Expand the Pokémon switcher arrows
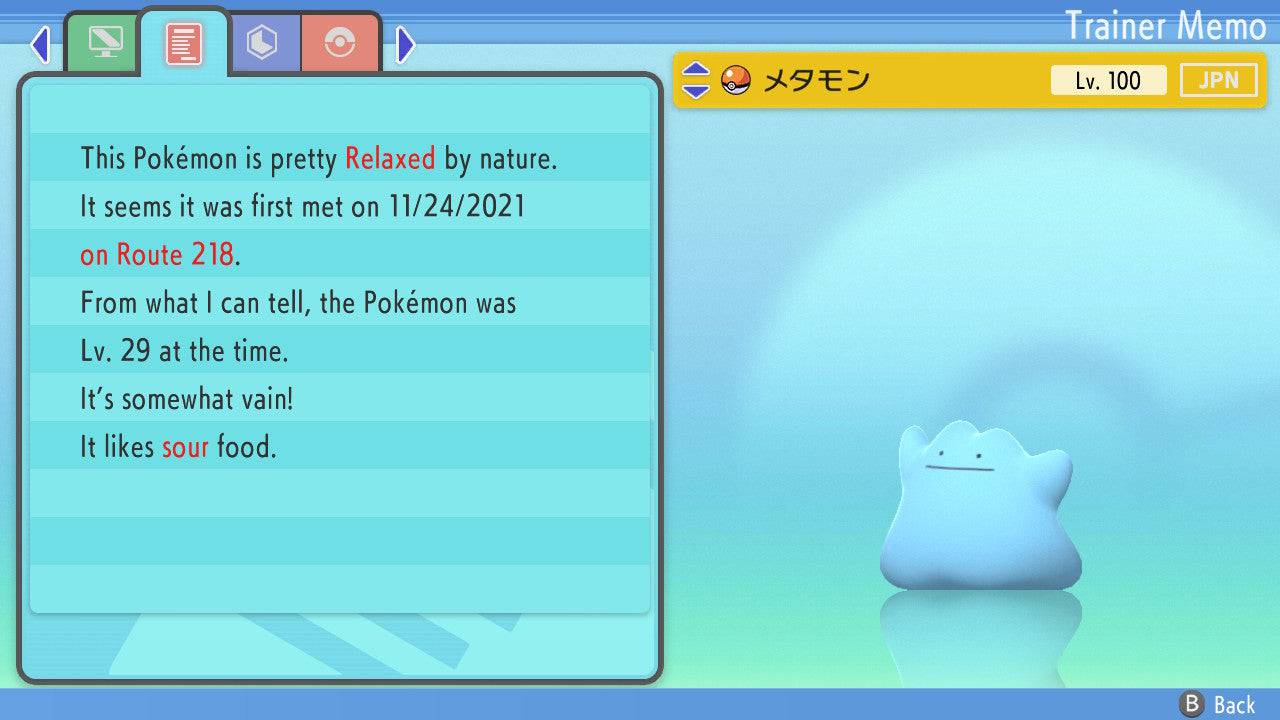This screenshot has height=720, width=1280. [x=697, y=79]
